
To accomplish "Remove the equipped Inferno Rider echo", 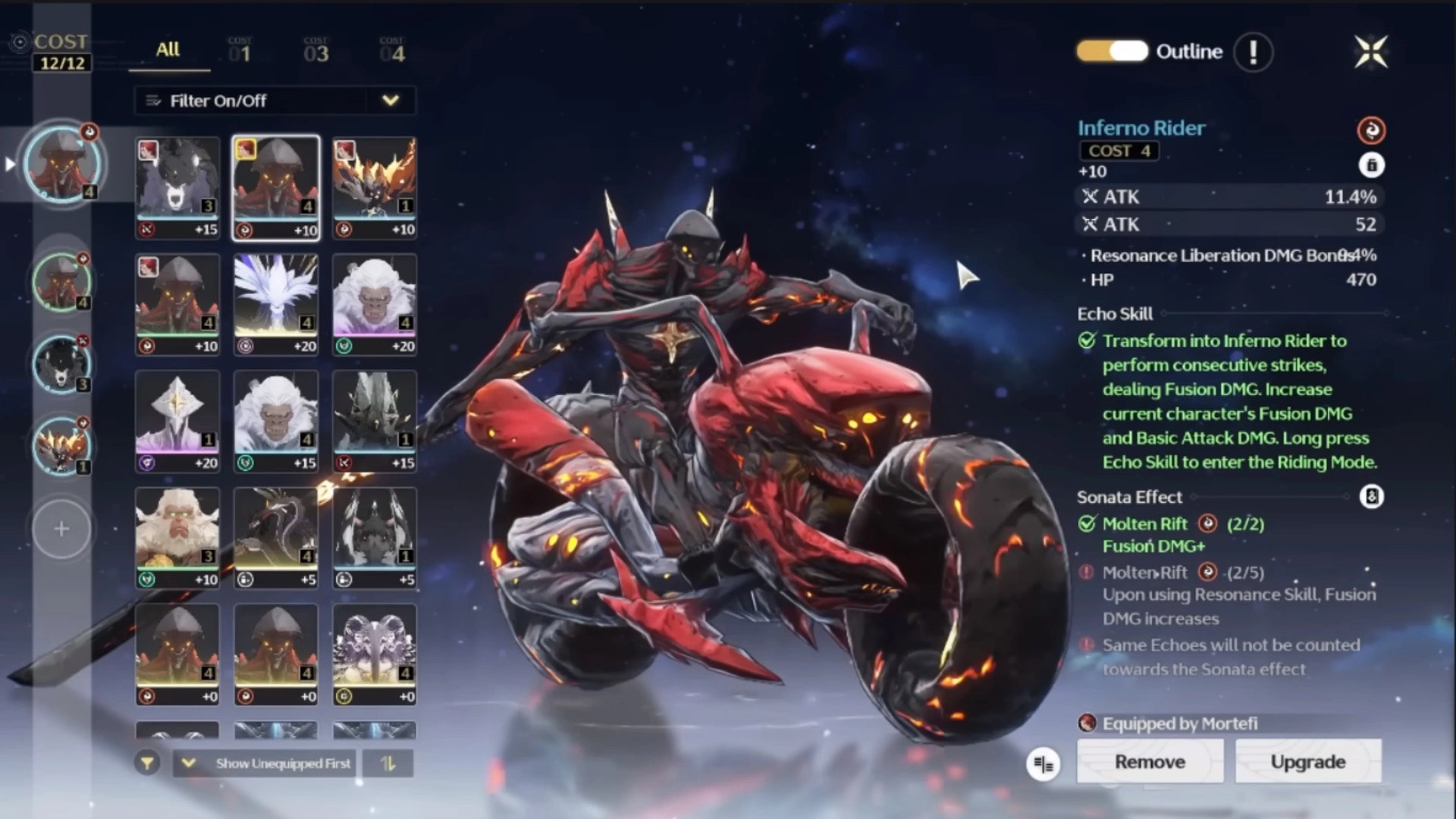I will click(1150, 761).
